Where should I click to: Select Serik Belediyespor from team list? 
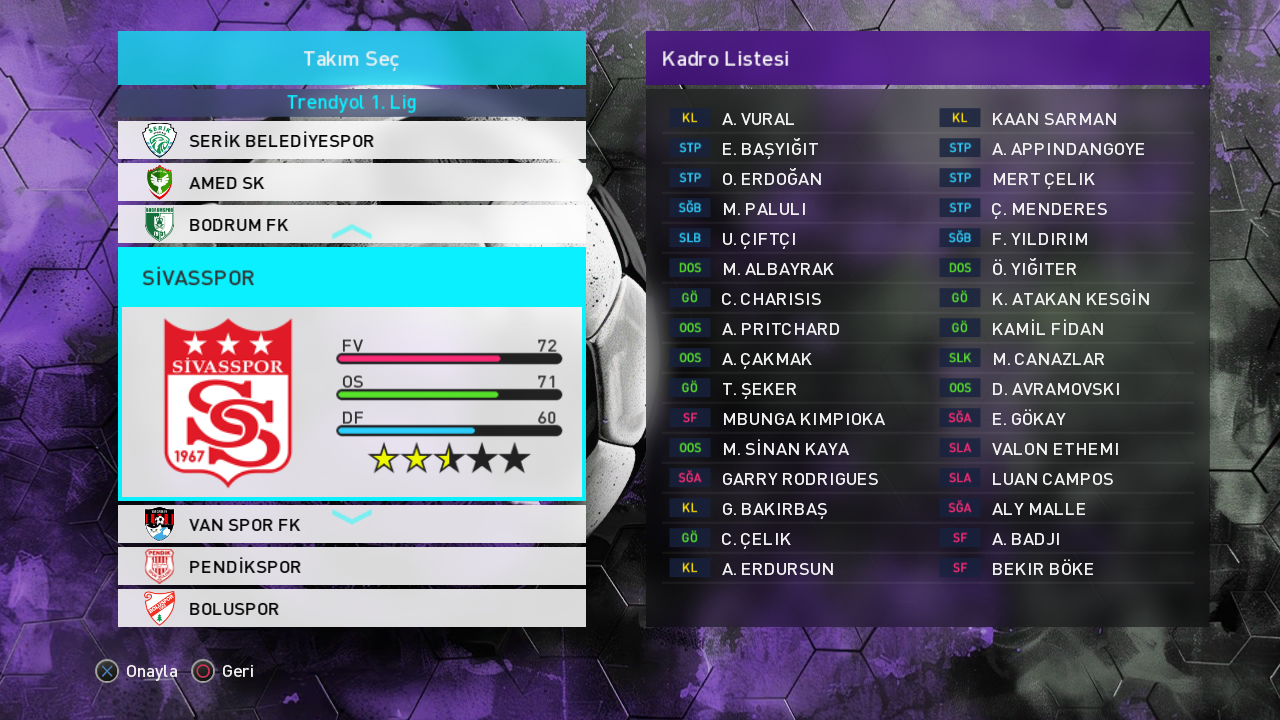pos(351,141)
